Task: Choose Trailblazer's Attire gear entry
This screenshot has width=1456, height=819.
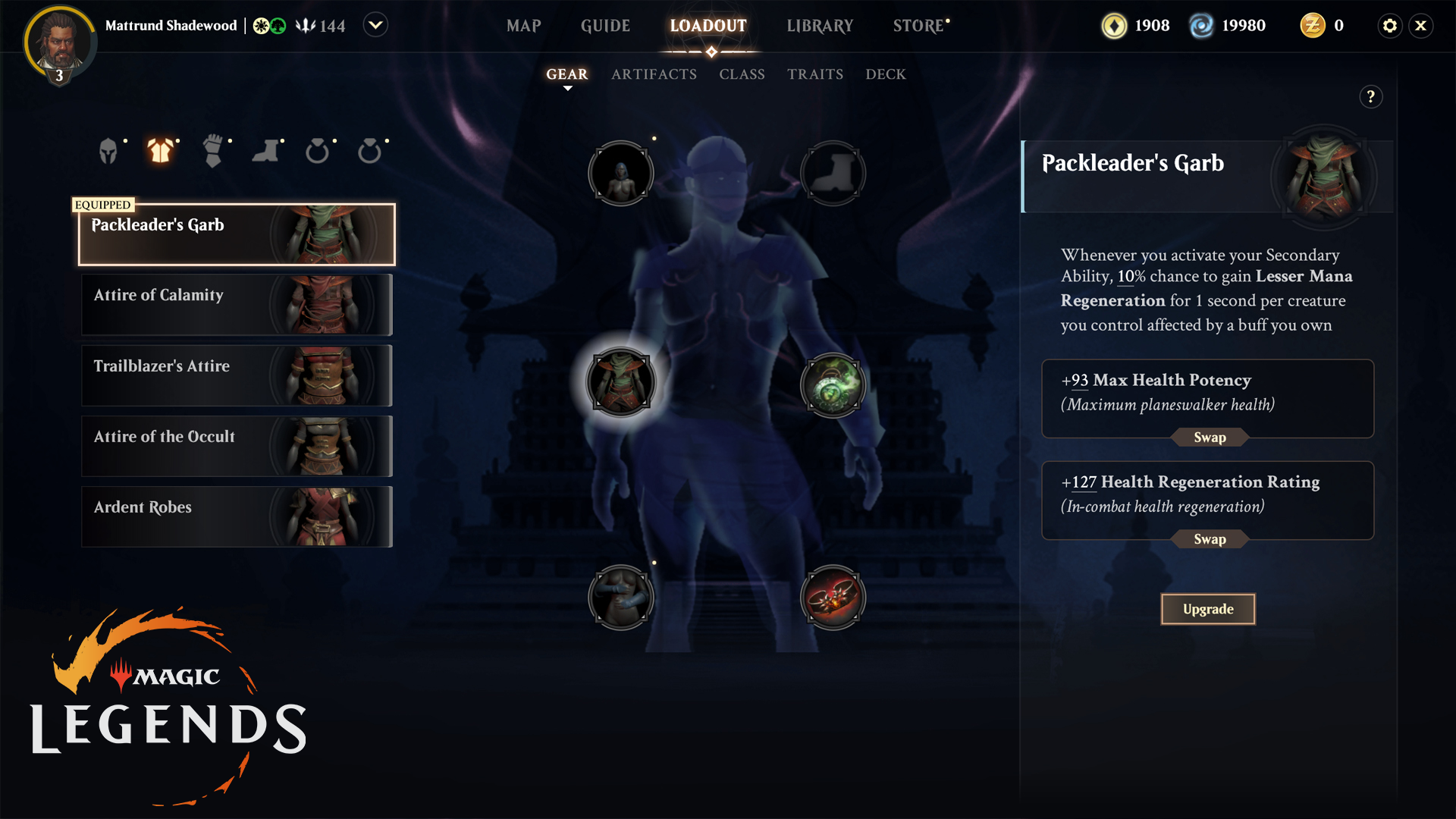Action: coord(237,375)
